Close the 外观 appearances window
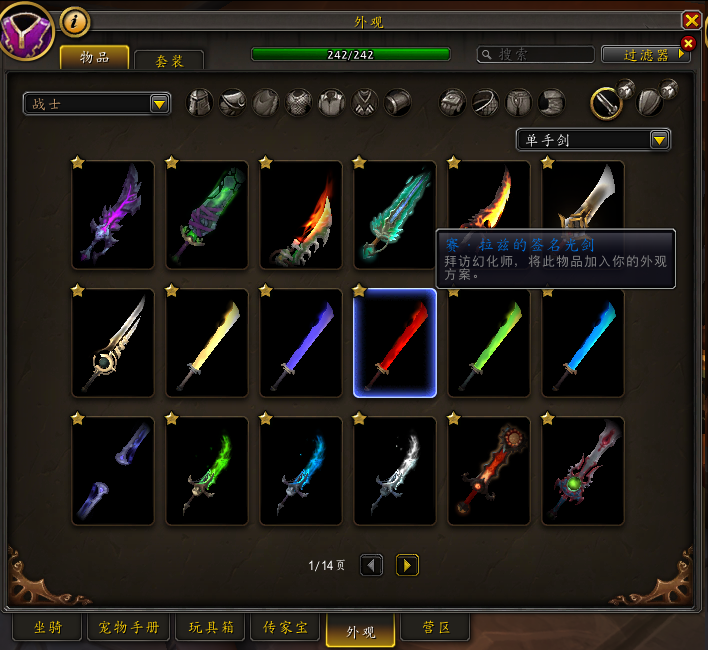 (x=690, y=20)
